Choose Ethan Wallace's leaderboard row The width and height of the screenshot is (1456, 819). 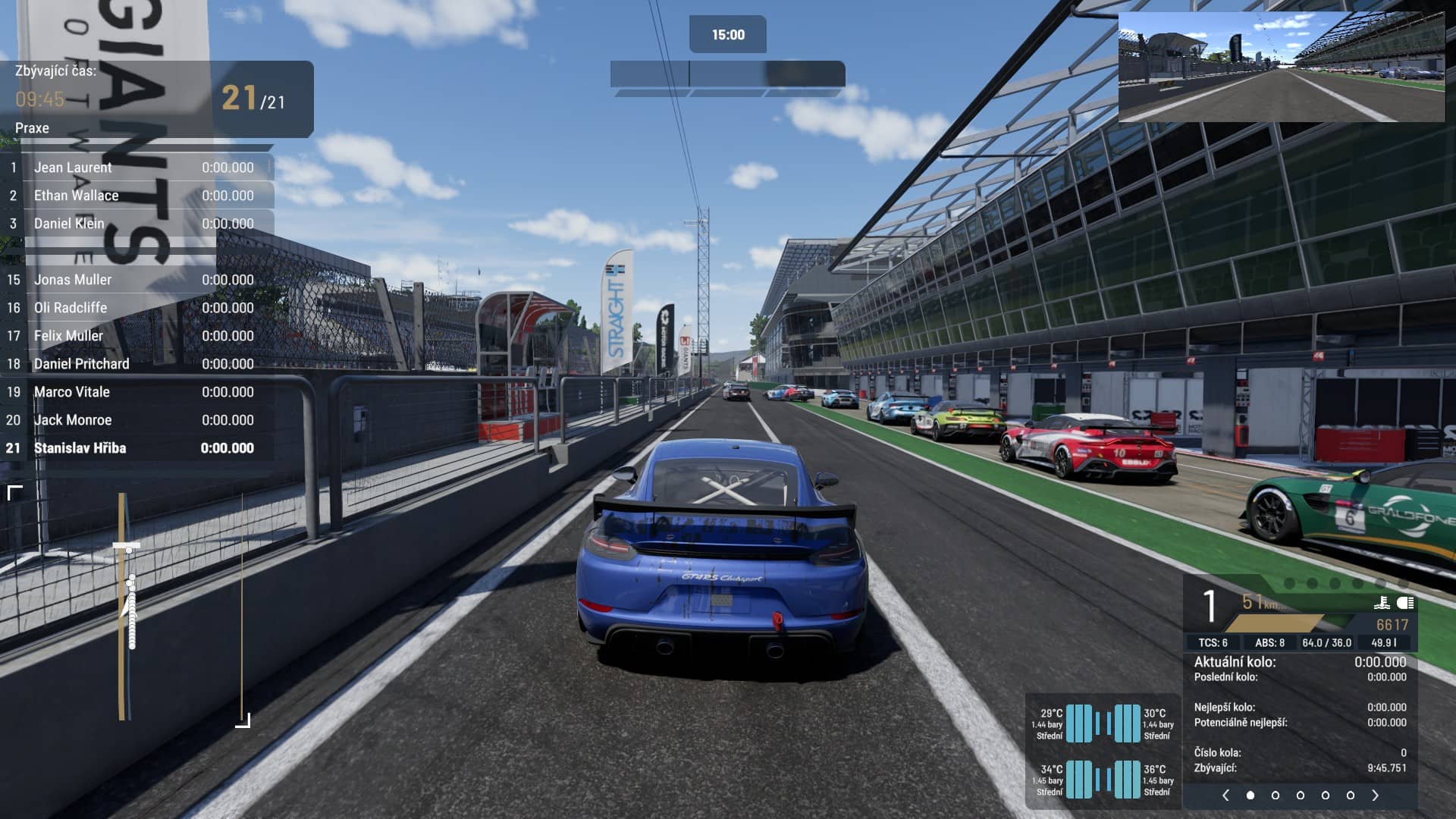(136, 196)
